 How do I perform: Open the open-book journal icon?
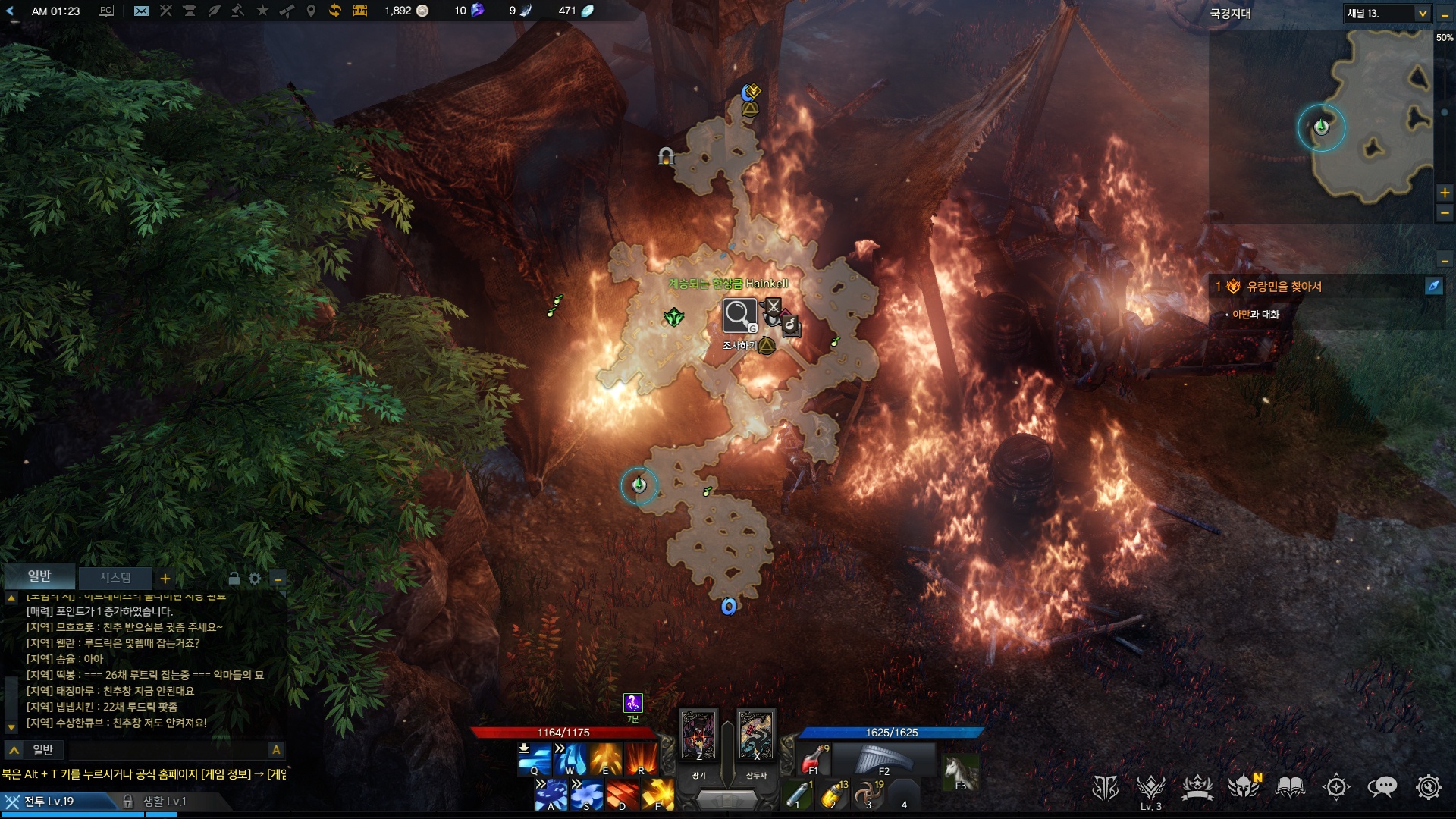point(1290,787)
